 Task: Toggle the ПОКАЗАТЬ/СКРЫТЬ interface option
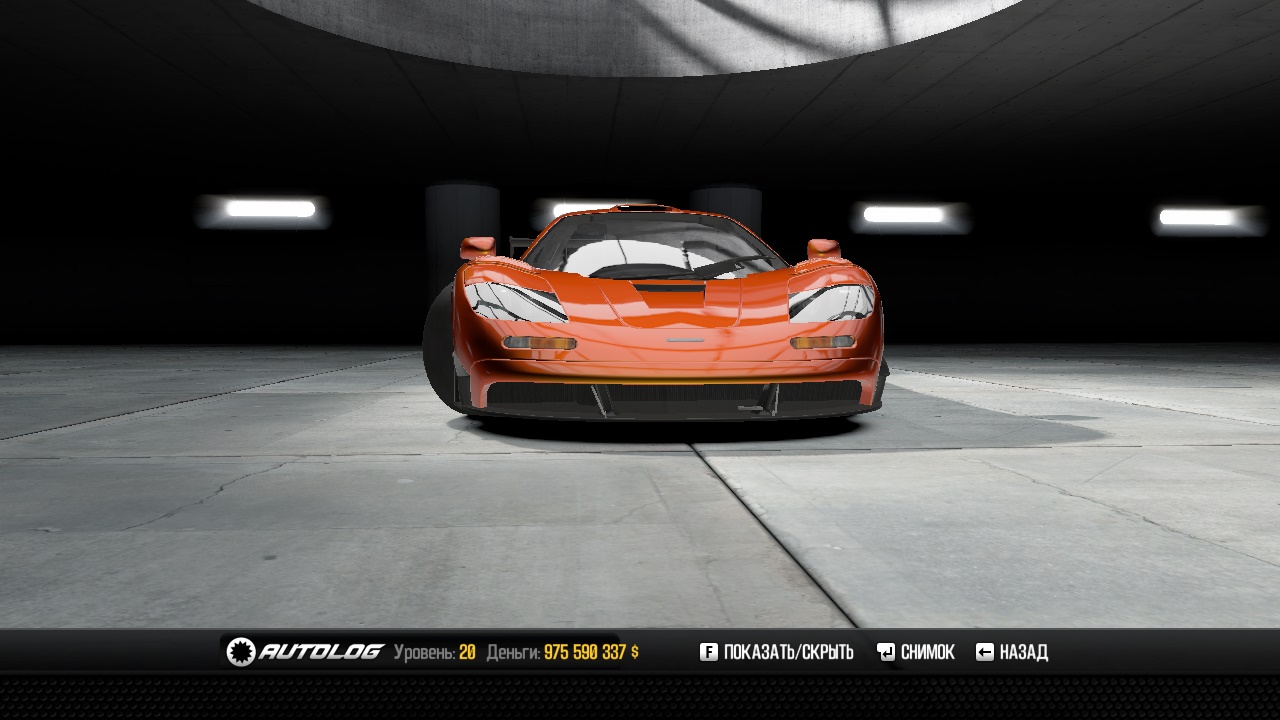point(777,652)
